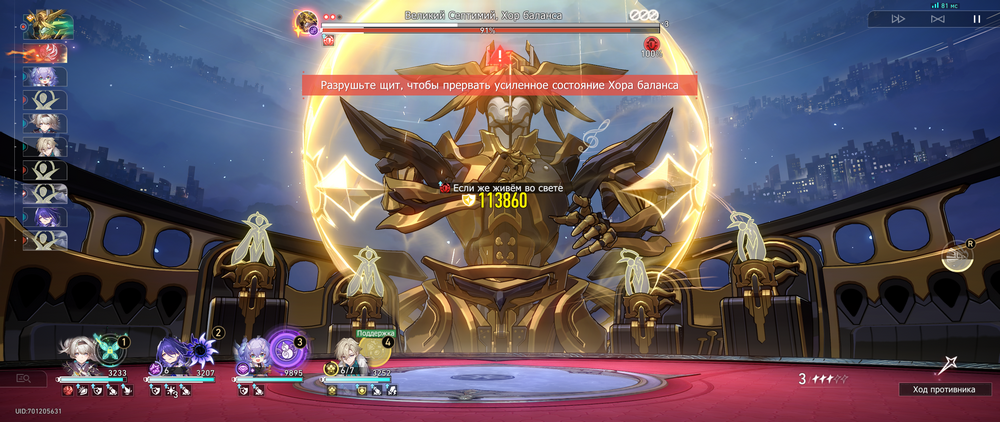Select the blond support character party portrait
Viewport: 1000px width, 422px height.
(346, 354)
